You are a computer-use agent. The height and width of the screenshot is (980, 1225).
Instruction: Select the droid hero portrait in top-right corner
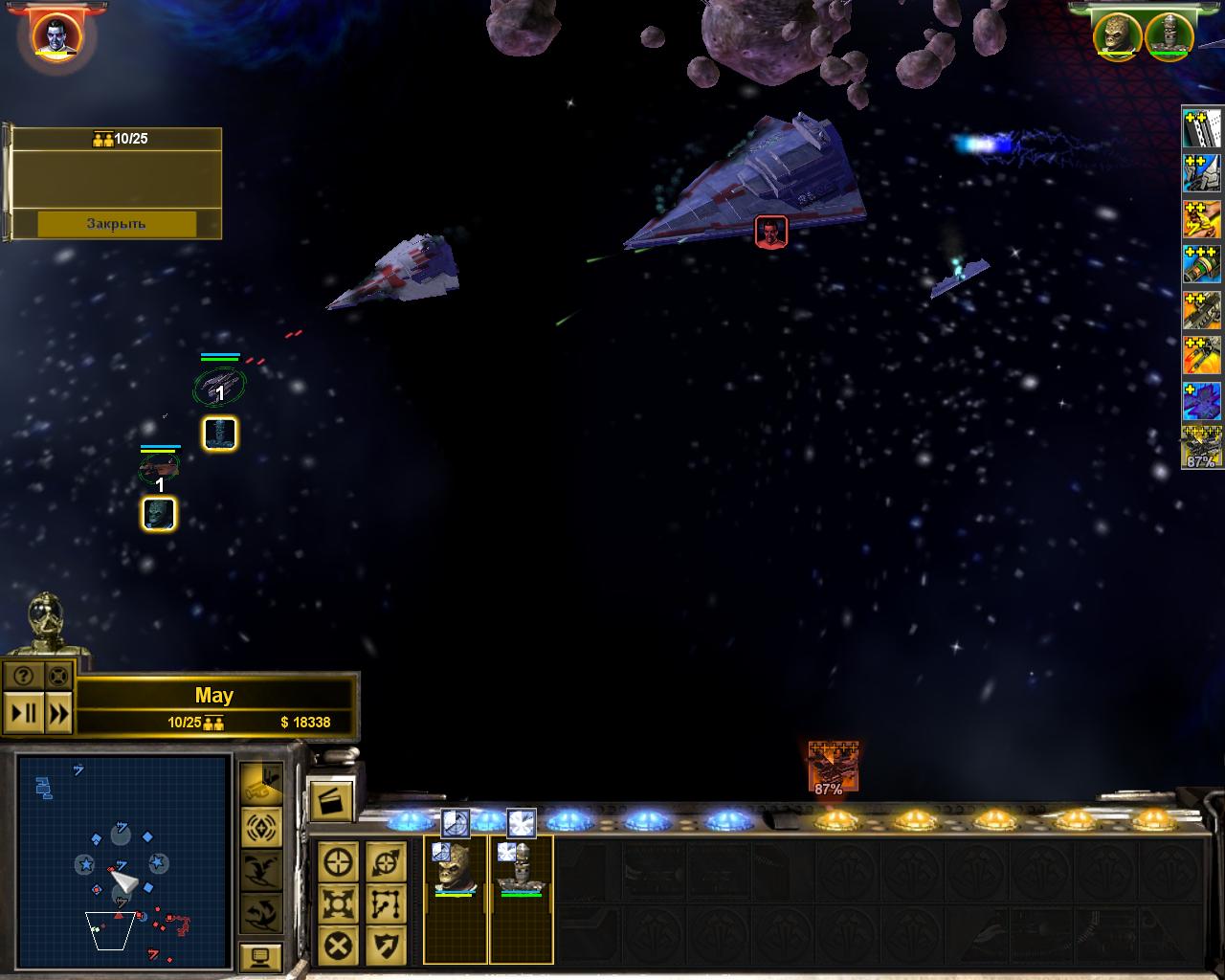1169,34
